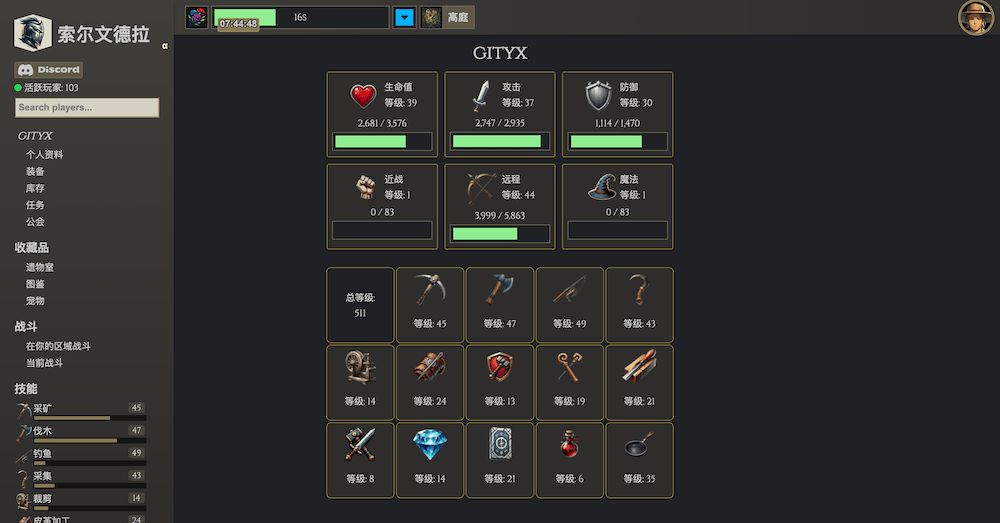This screenshot has height=523, width=1000.
Task: Open the 图鉴 collection log
Action: 35,284
